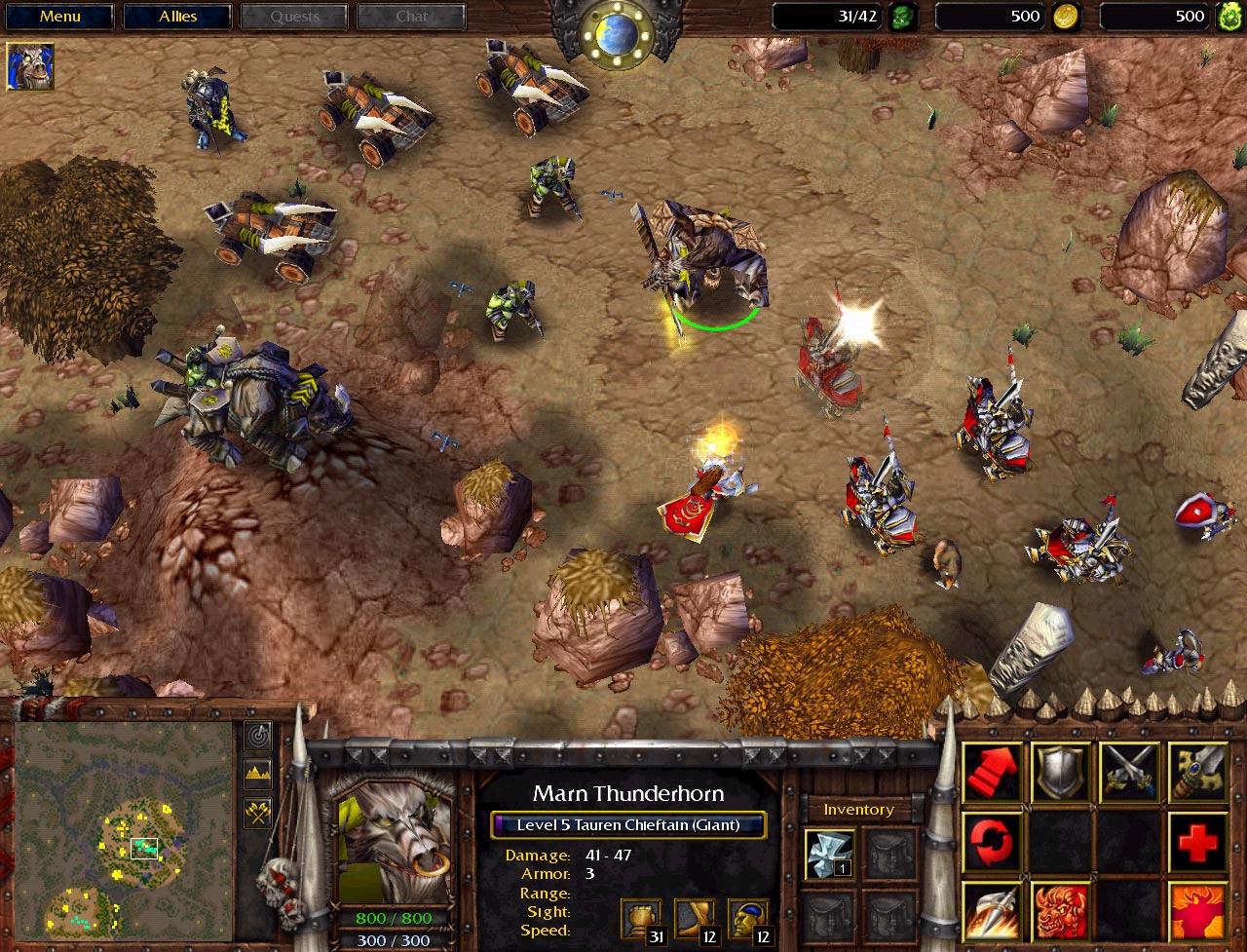The height and width of the screenshot is (952, 1247).
Task: Toggle ally color mode with crossed-axes button
Action: point(258,813)
